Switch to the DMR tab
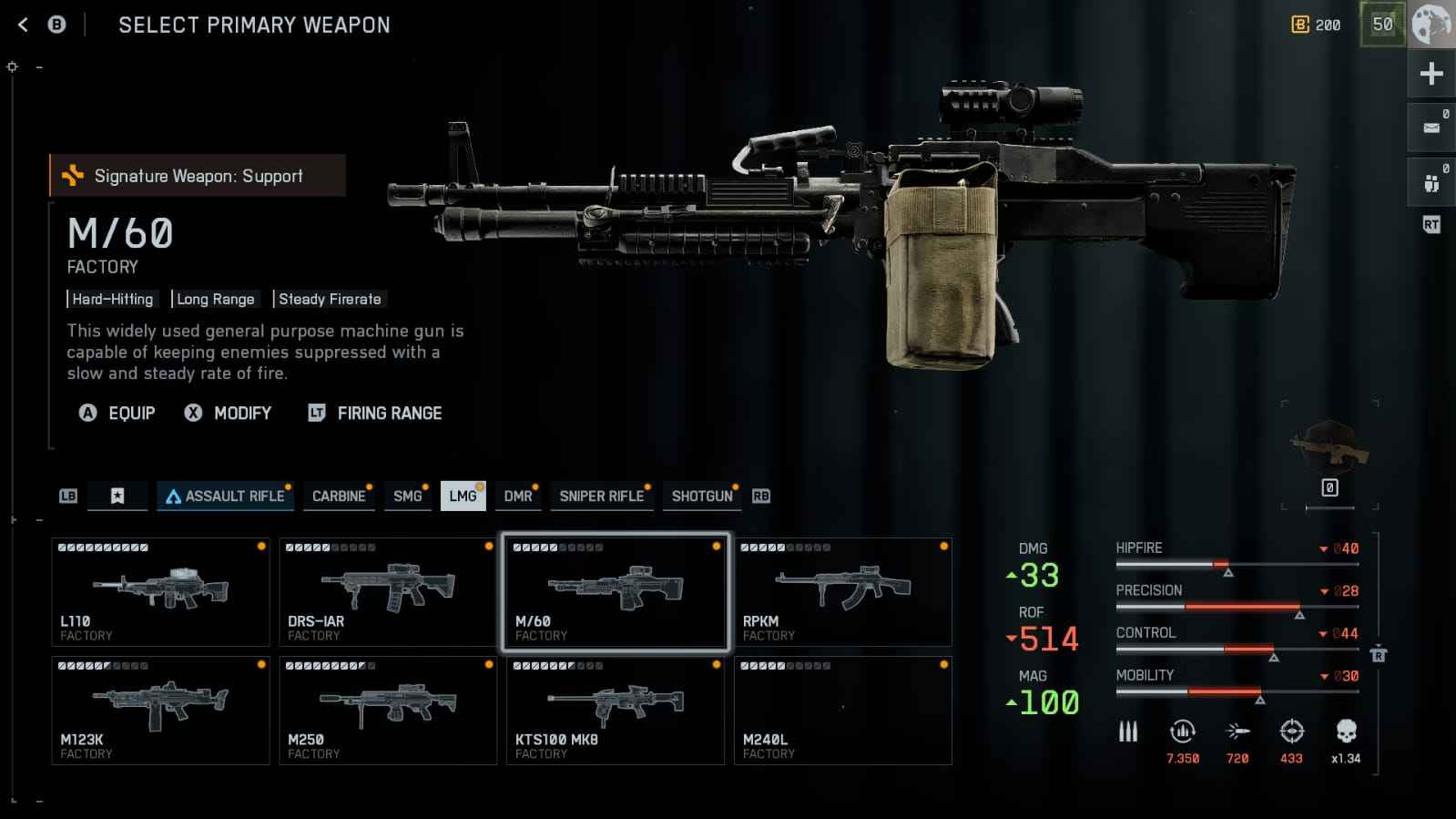Viewport: 1456px width, 819px height. tap(518, 496)
